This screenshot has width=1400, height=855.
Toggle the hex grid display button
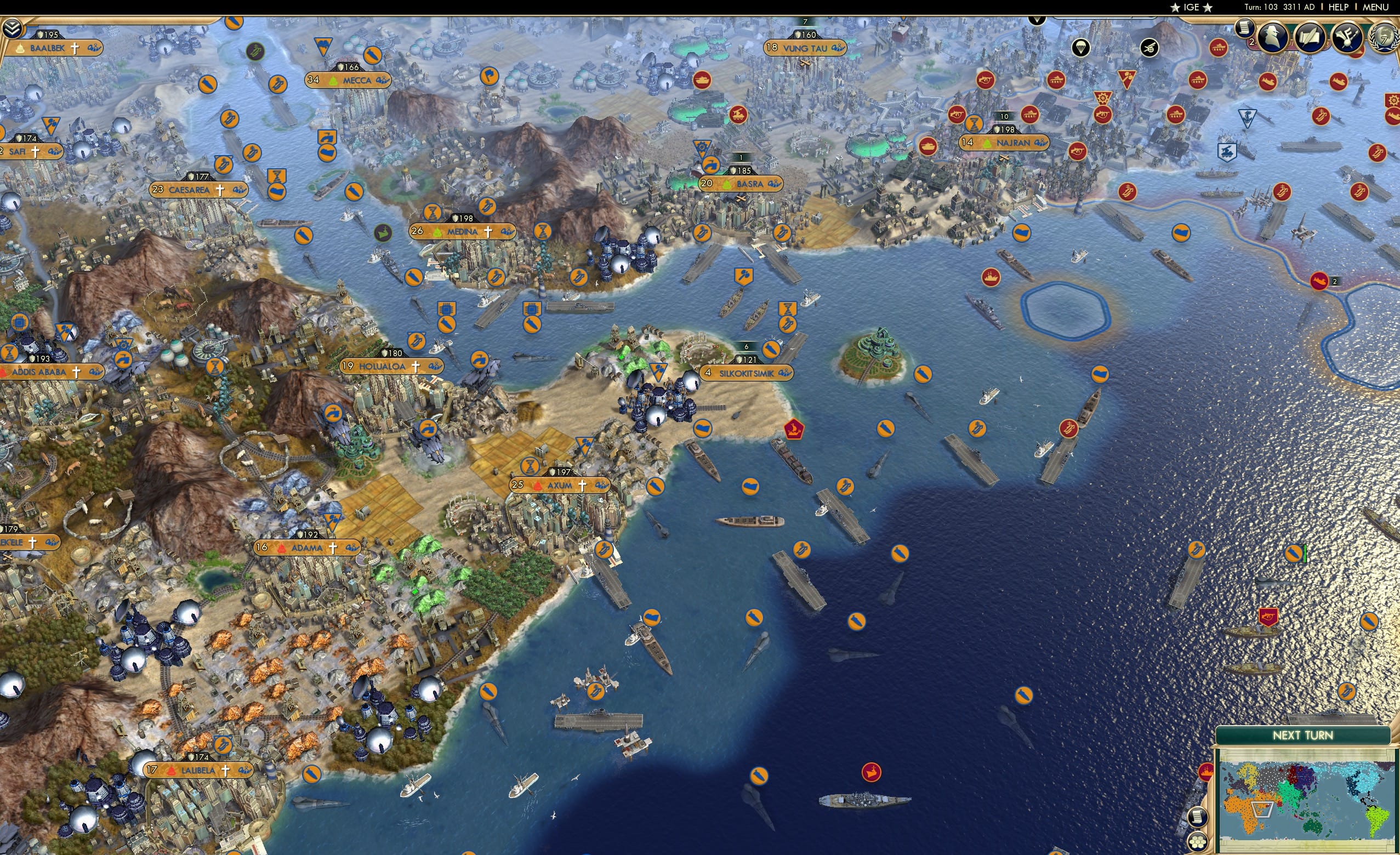(x=1198, y=843)
